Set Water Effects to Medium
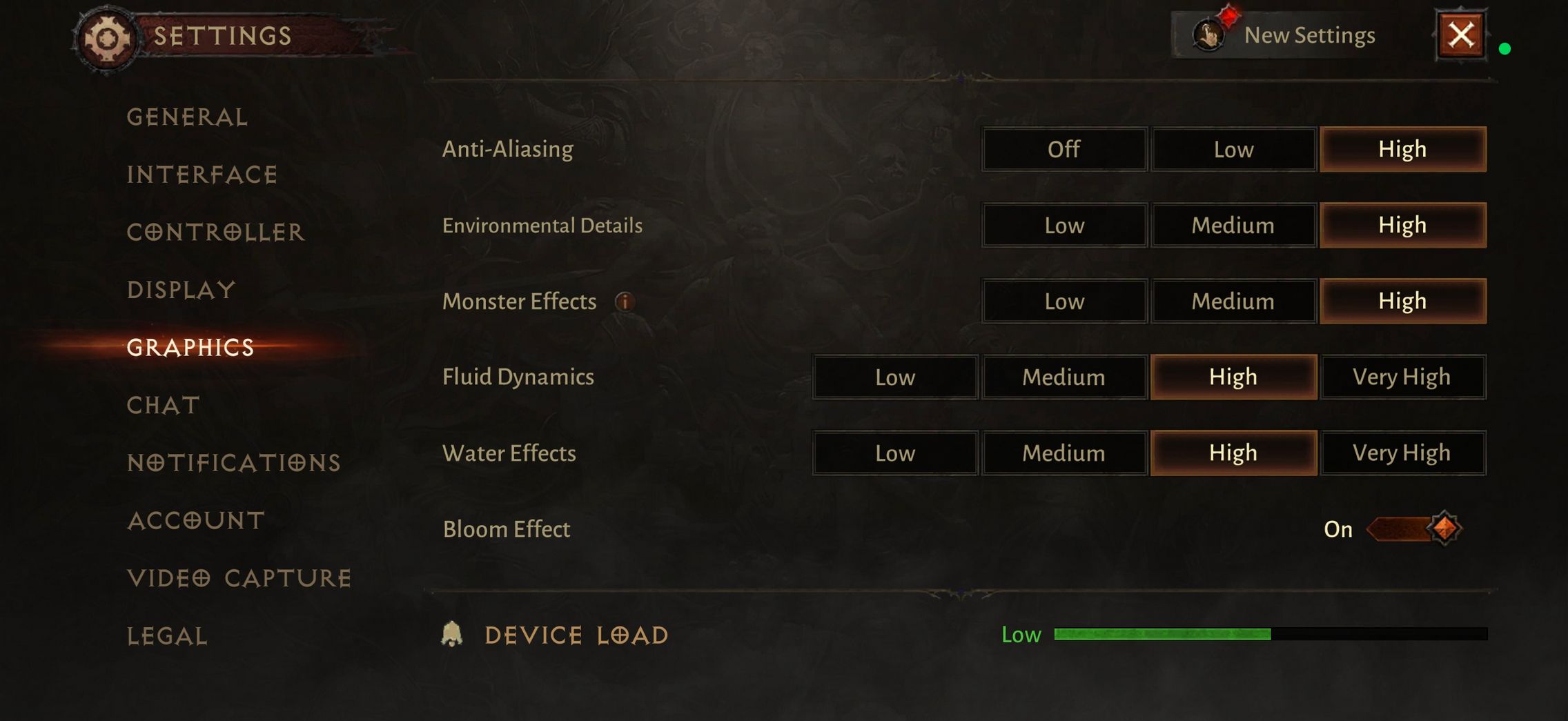Viewport: 1568px width, 721px height. coord(1064,453)
